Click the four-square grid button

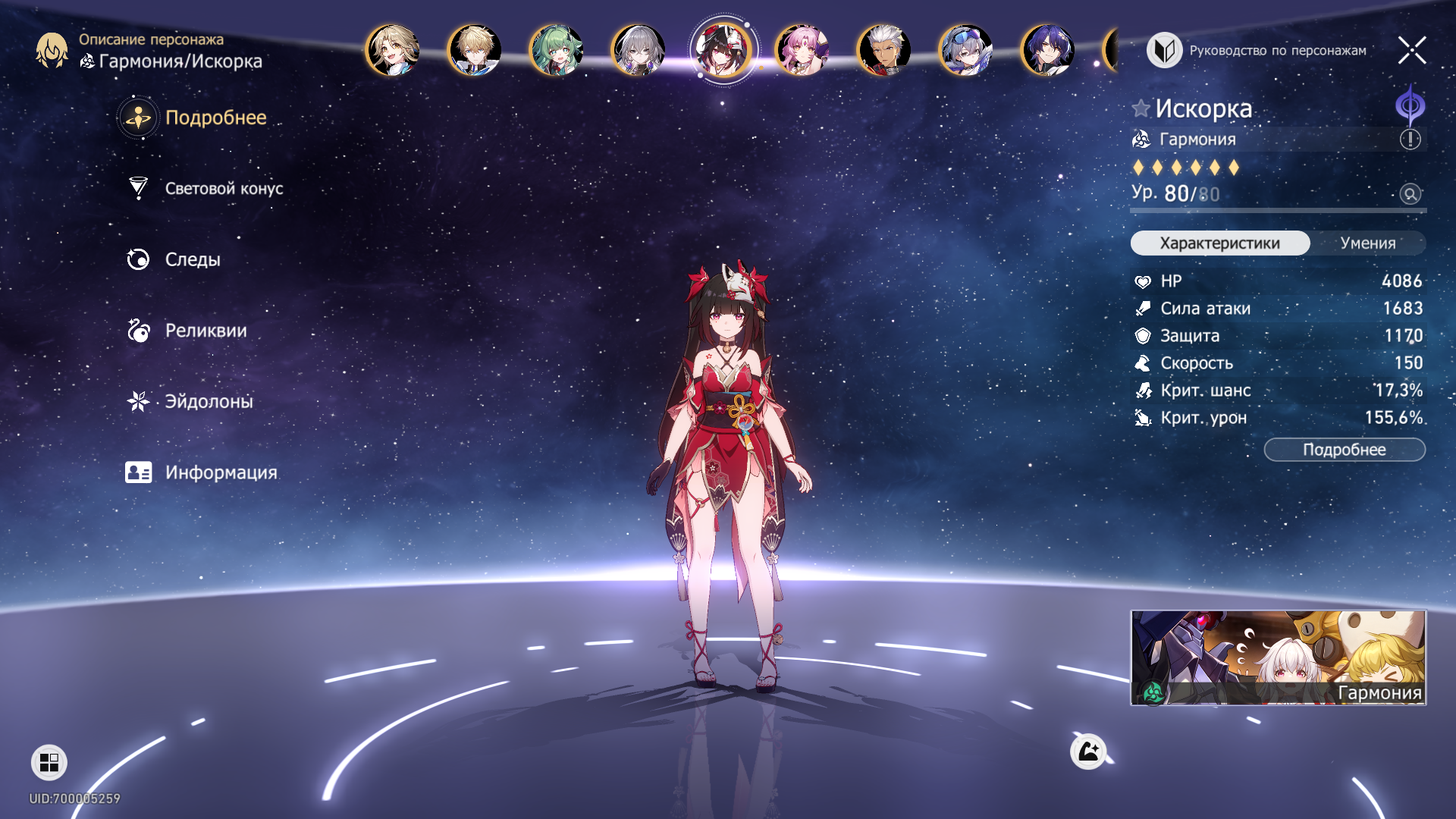pos(49,762)
